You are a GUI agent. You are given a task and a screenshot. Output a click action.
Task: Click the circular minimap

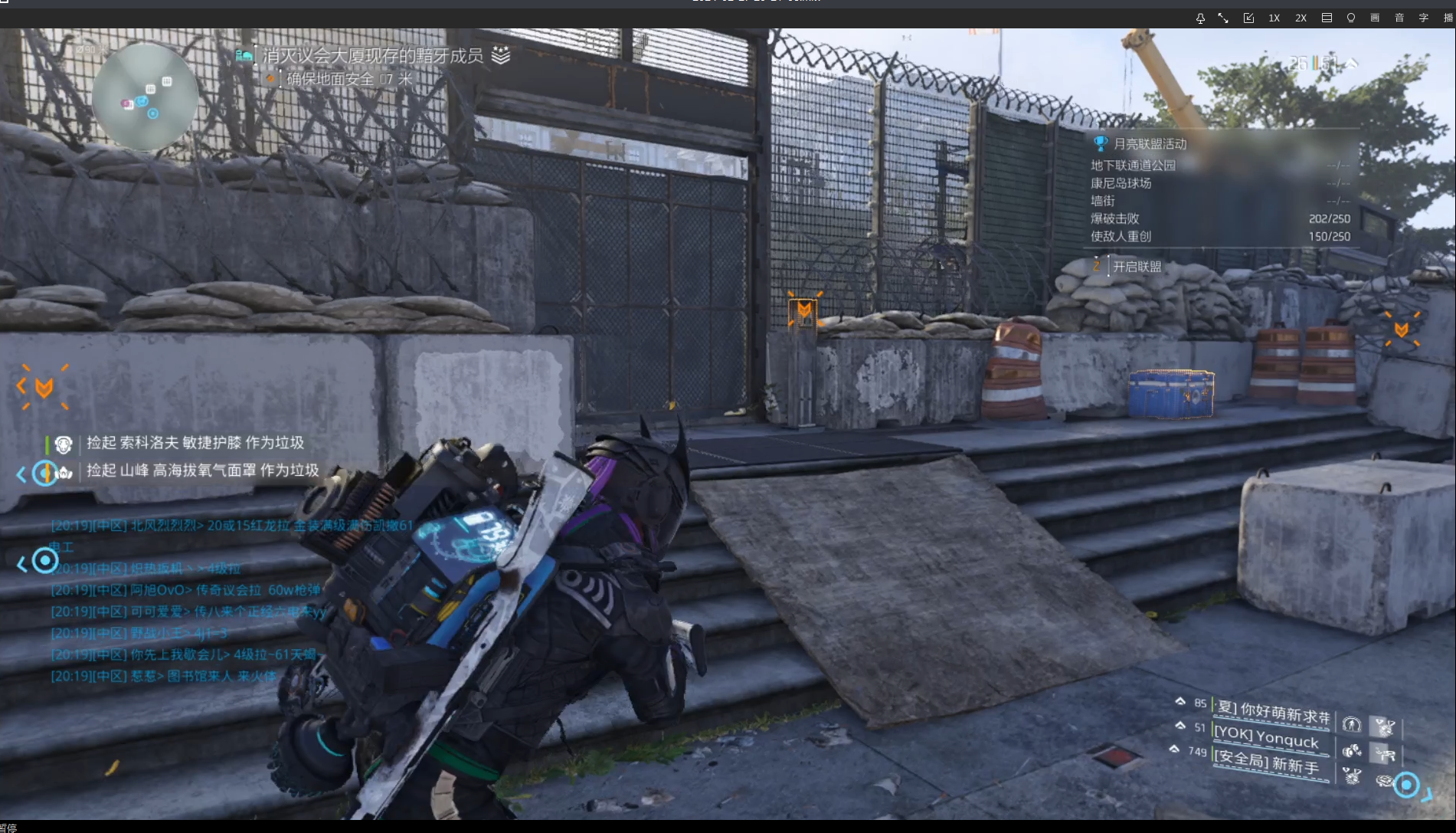point(144,97)
